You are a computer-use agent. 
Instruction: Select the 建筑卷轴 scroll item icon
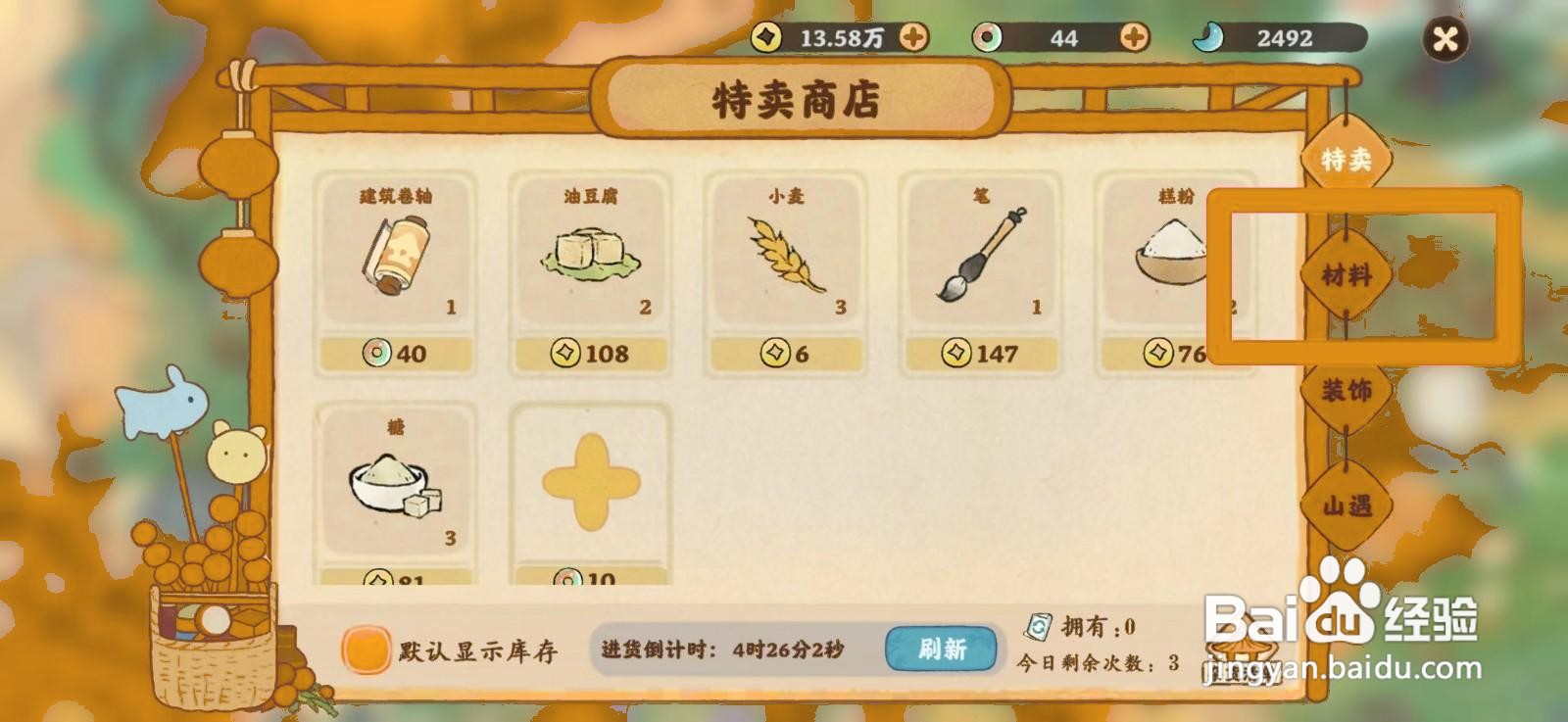point(396,255)
